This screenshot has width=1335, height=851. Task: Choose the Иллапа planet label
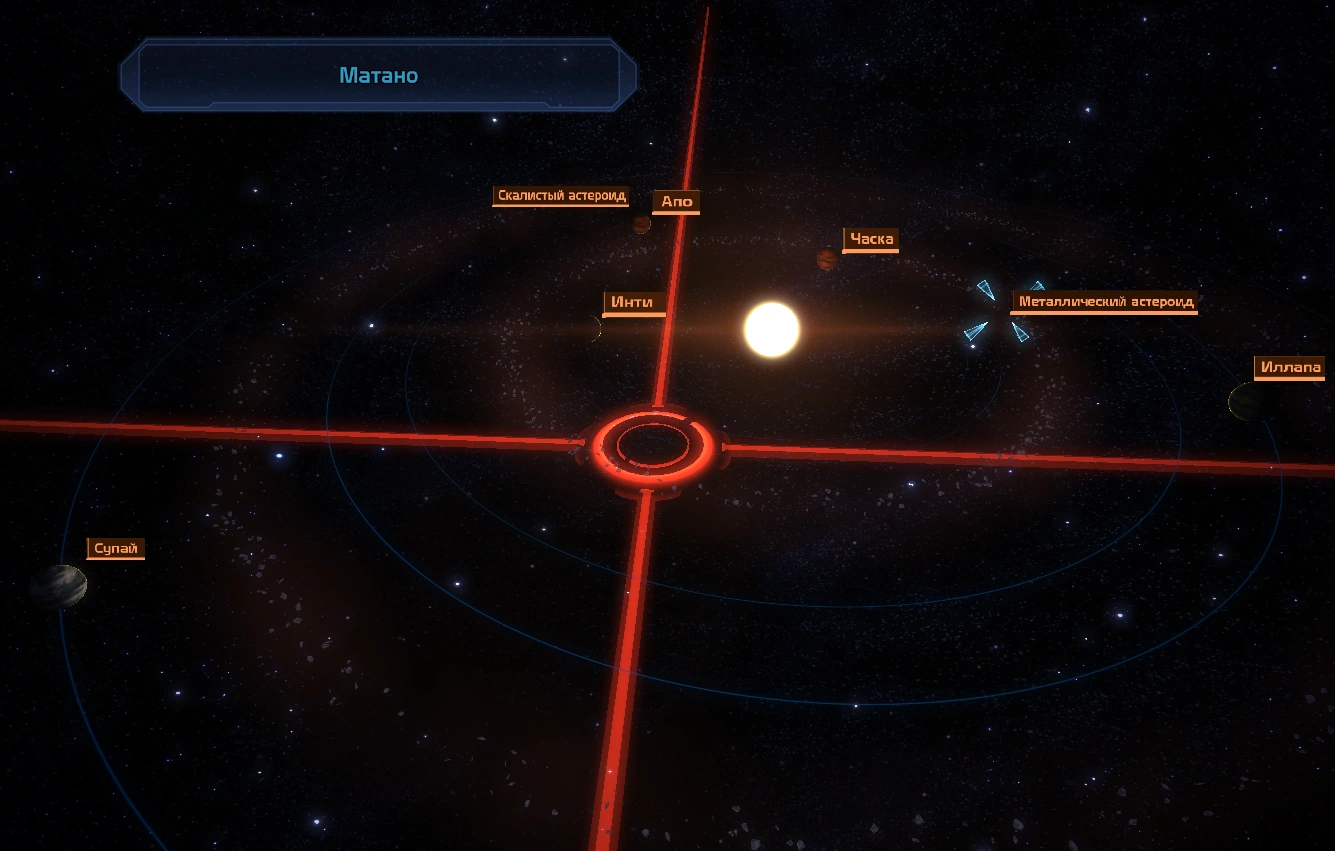tap(1290, 368)
